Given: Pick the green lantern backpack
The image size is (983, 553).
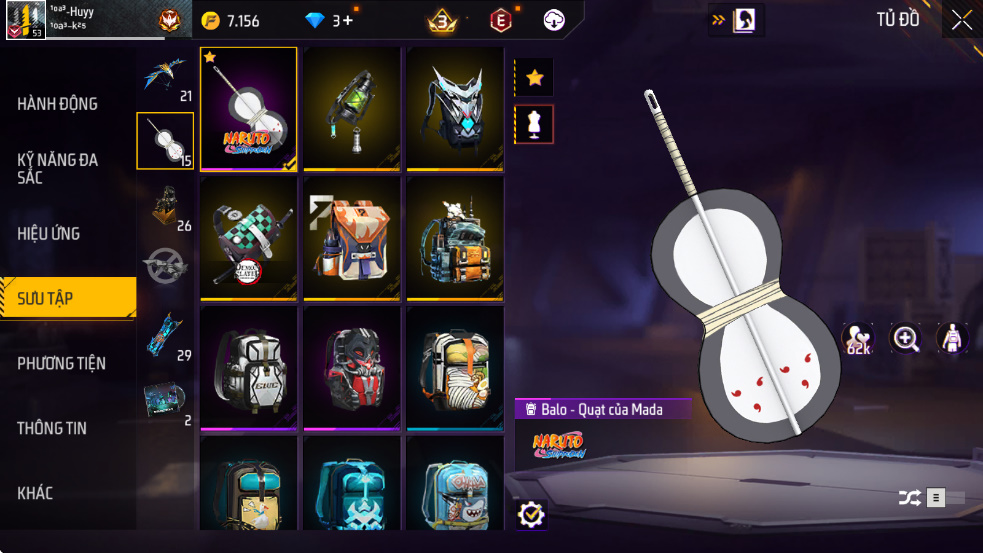Looking at the screenshot, I should coord(352,108).
